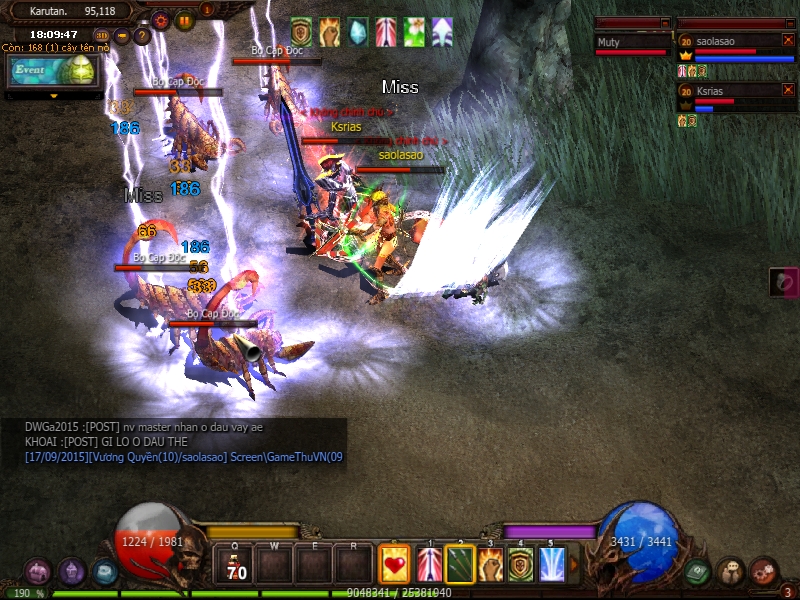Use the potion in the Q slot
This screenshot has height=600, width=800.
(x=235, y=565)
